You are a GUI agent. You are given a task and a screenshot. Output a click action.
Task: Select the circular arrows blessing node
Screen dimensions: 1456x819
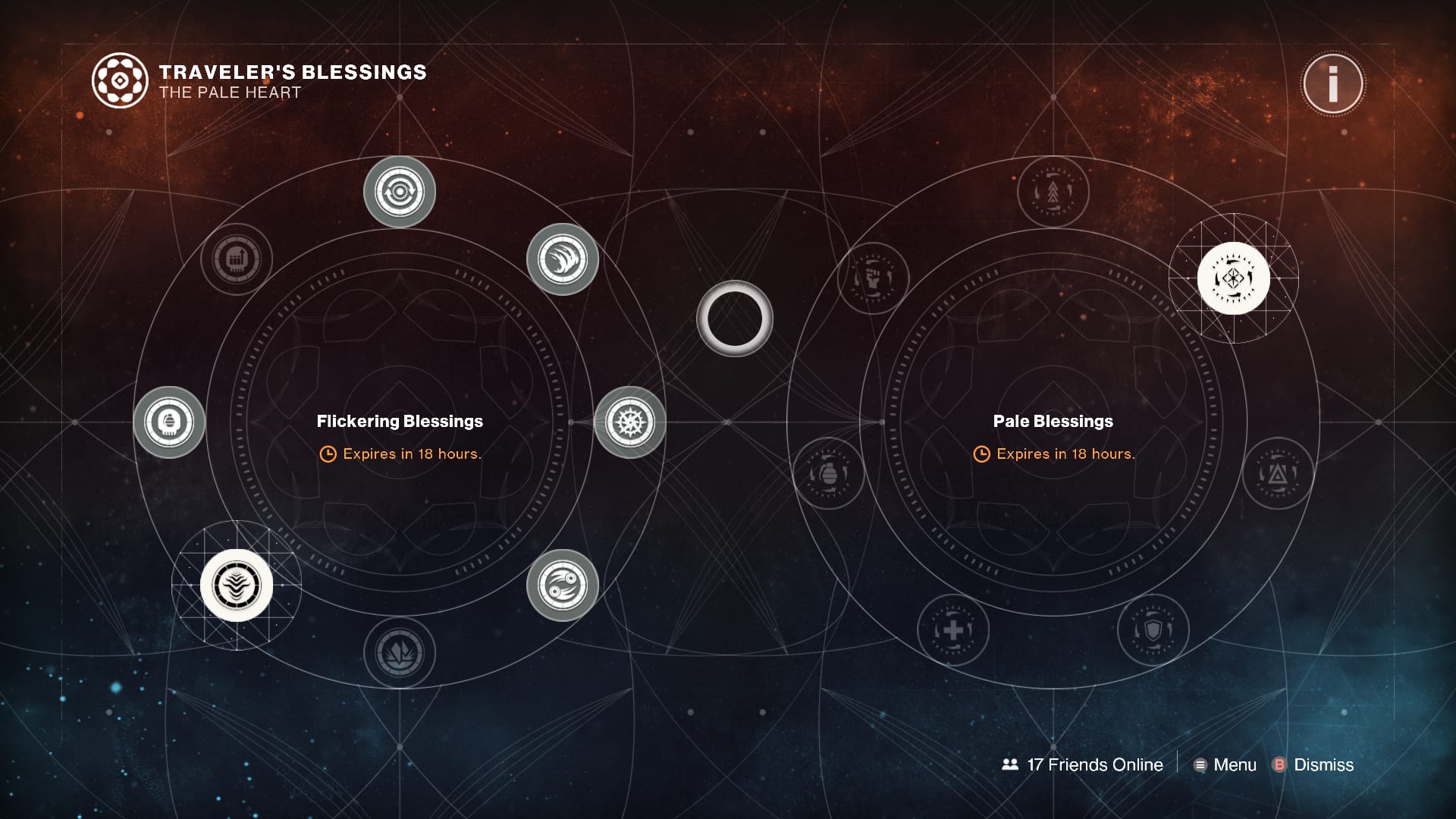click(400, 192)
